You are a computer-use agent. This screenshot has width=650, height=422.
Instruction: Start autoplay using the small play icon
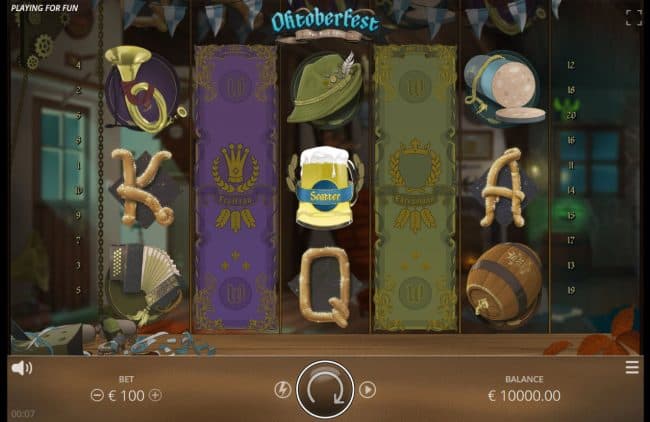(x=367, y=390)
